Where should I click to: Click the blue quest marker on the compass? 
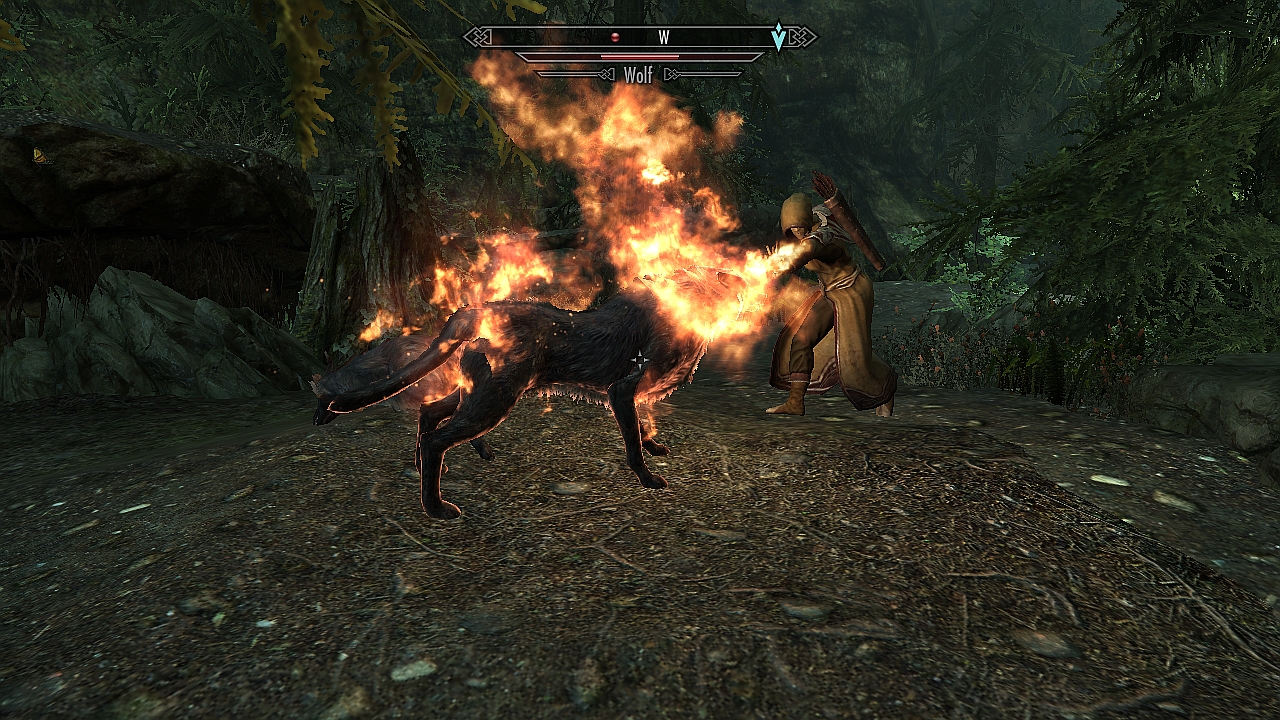778,38
